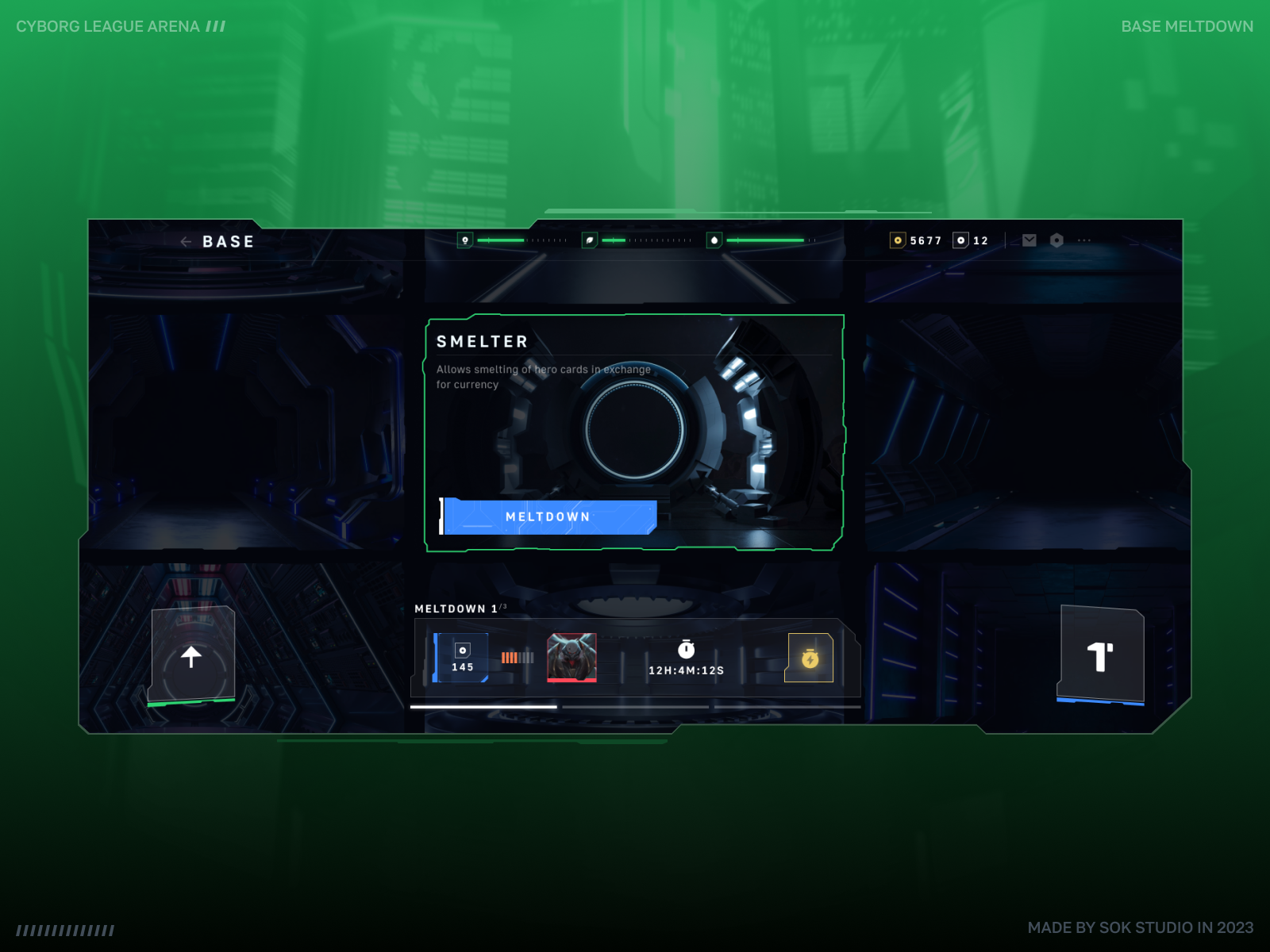
Task: Click the yellow speed-up stopwatch icon
Action: (809, 658)
